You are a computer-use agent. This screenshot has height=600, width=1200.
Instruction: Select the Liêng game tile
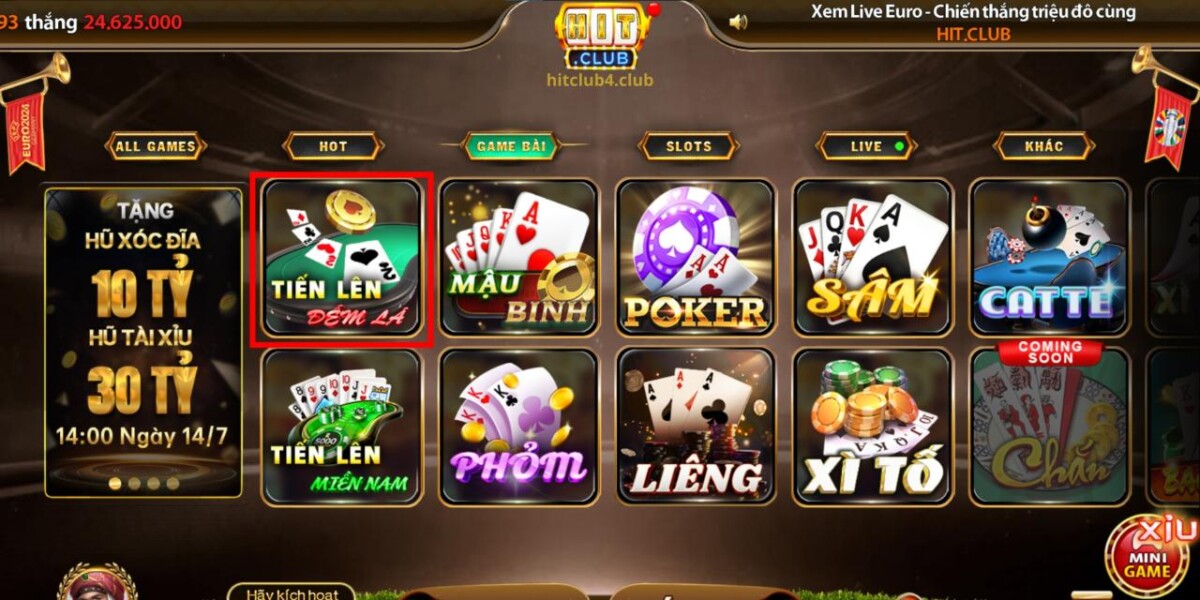coord(696,427)
